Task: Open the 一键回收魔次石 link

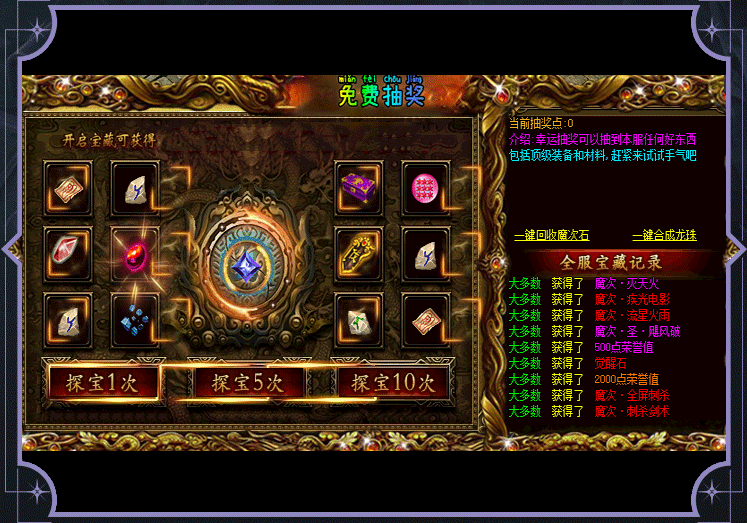Action: click(551, 236)
